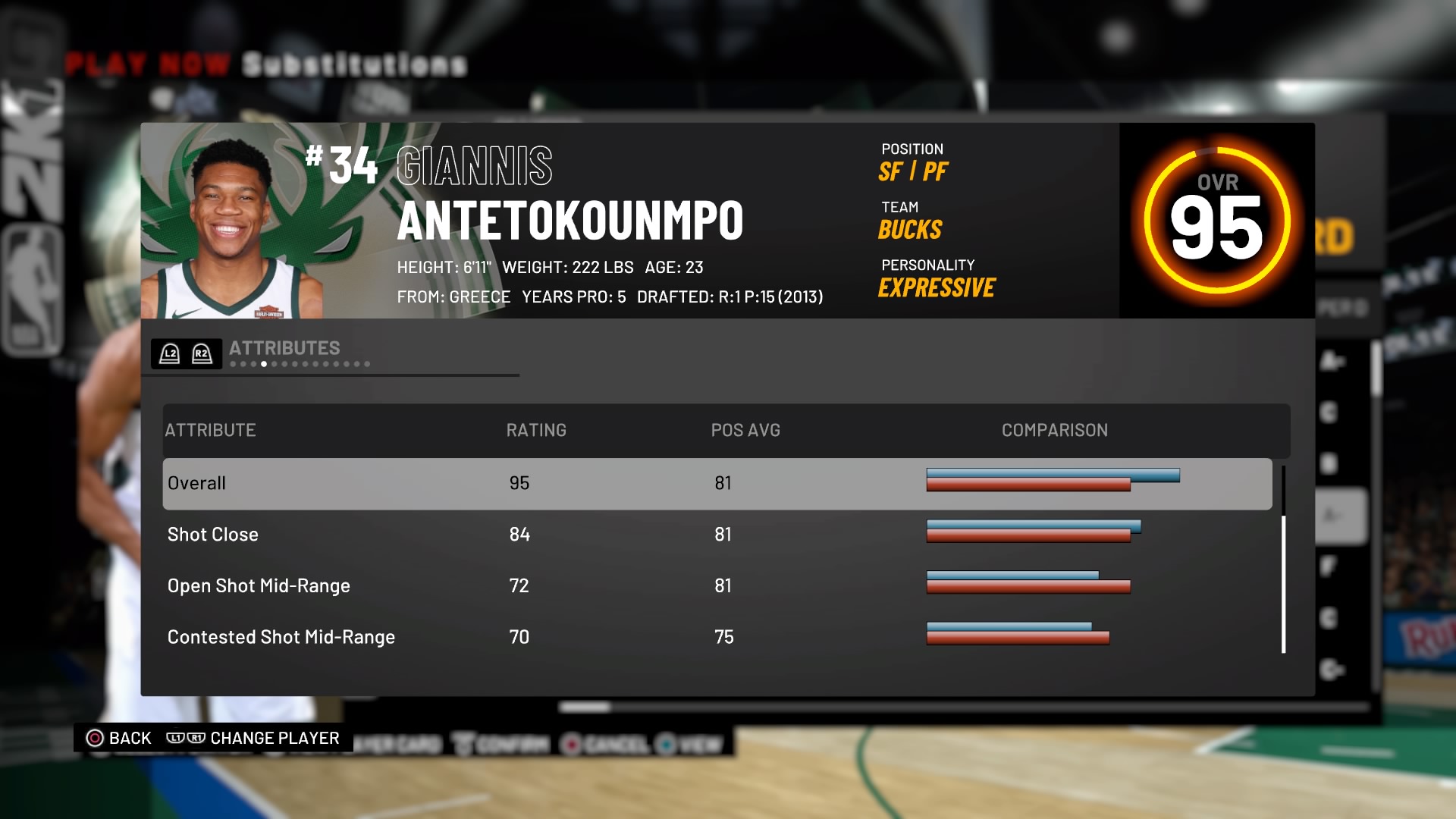Select the Contested Shot Mid-Range row
Viewport: 1456px width, 819px height.
(717, 637)
